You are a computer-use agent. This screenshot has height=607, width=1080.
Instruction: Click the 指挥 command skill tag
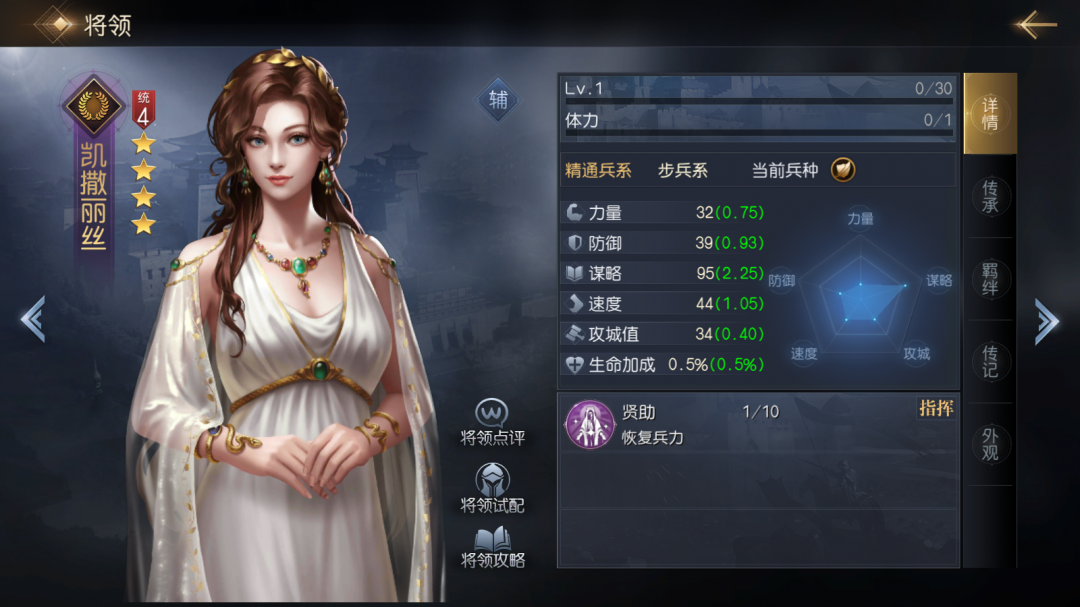(x=936, y=409)
